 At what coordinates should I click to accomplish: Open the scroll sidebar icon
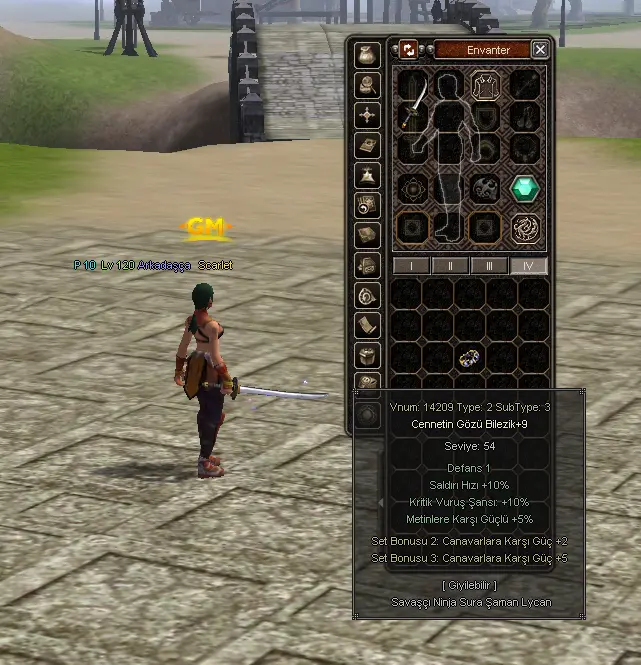point(368,325)
